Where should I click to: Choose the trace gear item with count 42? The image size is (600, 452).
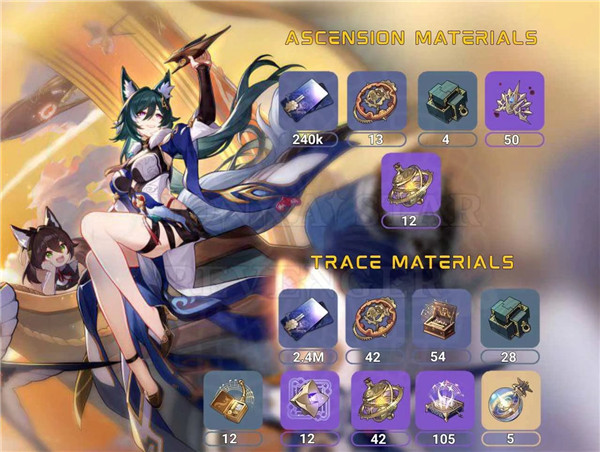[x=376, y=318]
